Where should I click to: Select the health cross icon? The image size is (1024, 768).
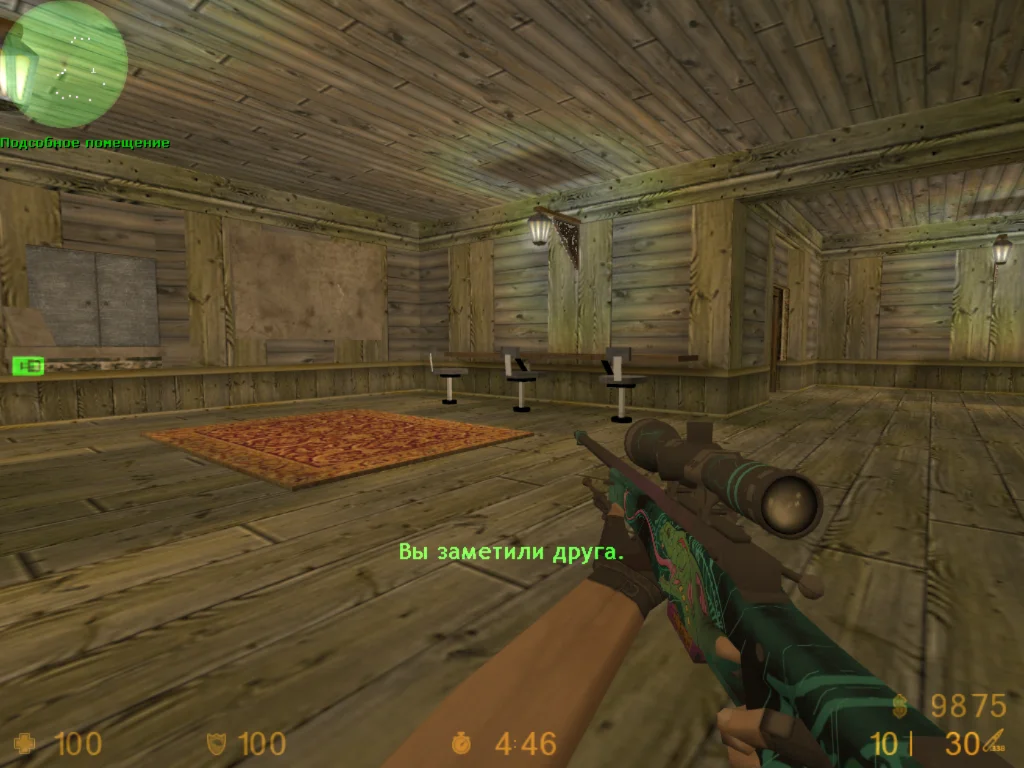[24, 744]
